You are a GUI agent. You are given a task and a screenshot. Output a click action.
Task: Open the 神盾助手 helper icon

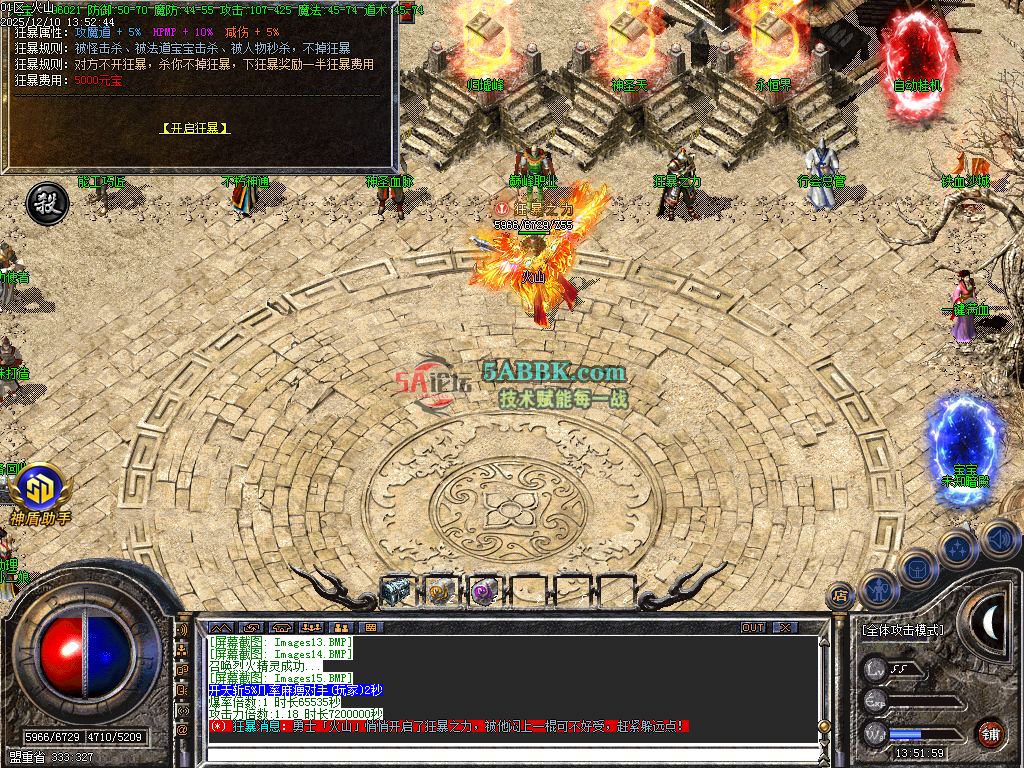coord(40,492)
